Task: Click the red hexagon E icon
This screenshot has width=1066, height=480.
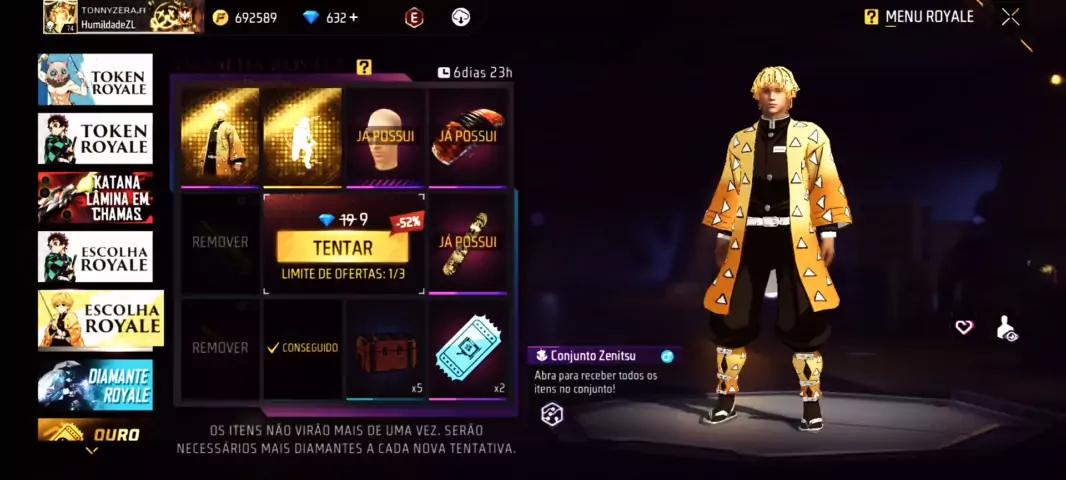Action: tap(414, 17)
